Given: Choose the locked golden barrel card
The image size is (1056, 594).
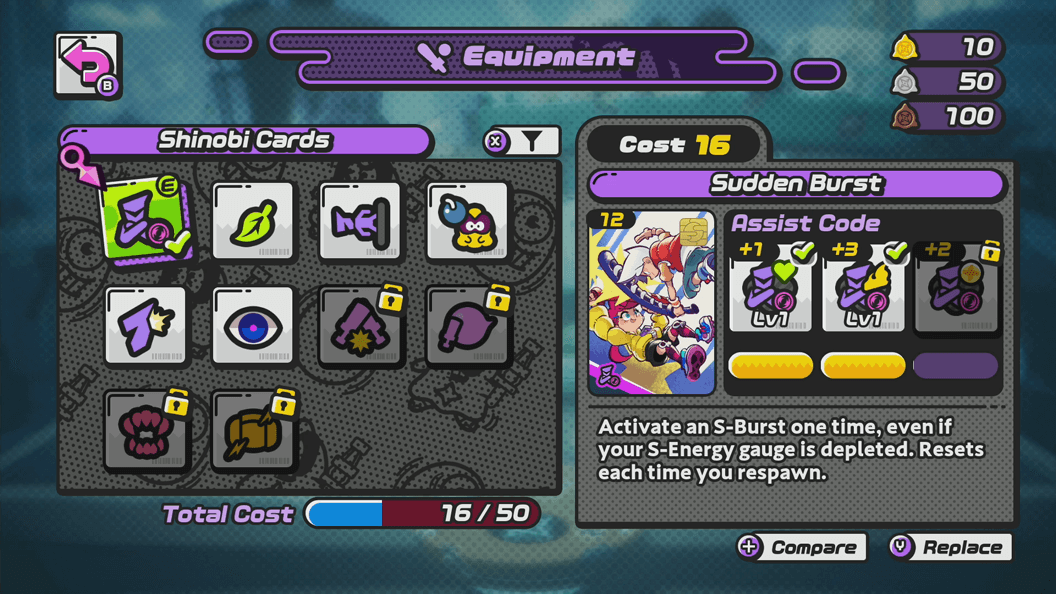Looking at the screenshot, I should coord(253,431).
